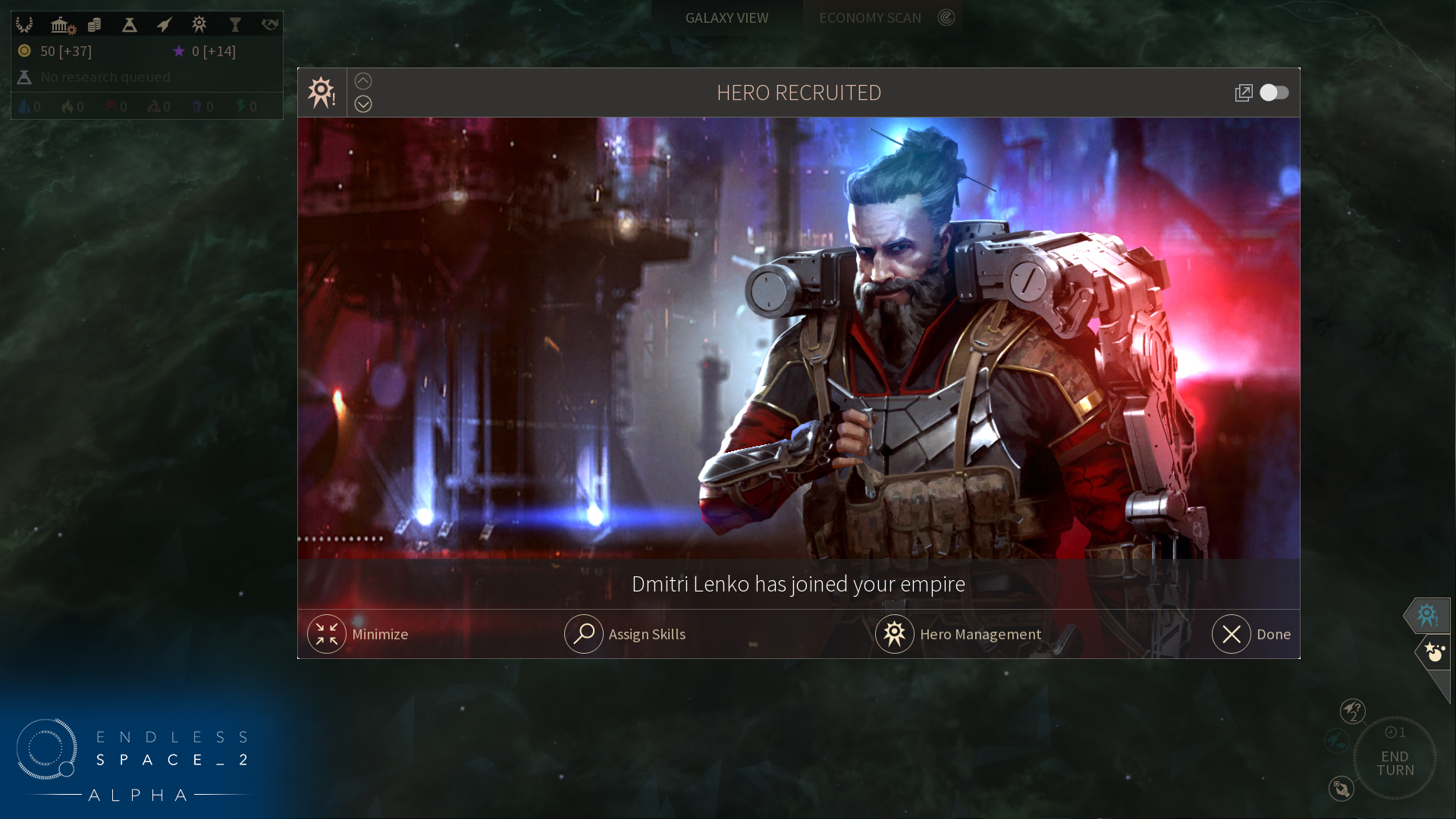
Task: Open the research flask screen
Action: click(130, 25)
